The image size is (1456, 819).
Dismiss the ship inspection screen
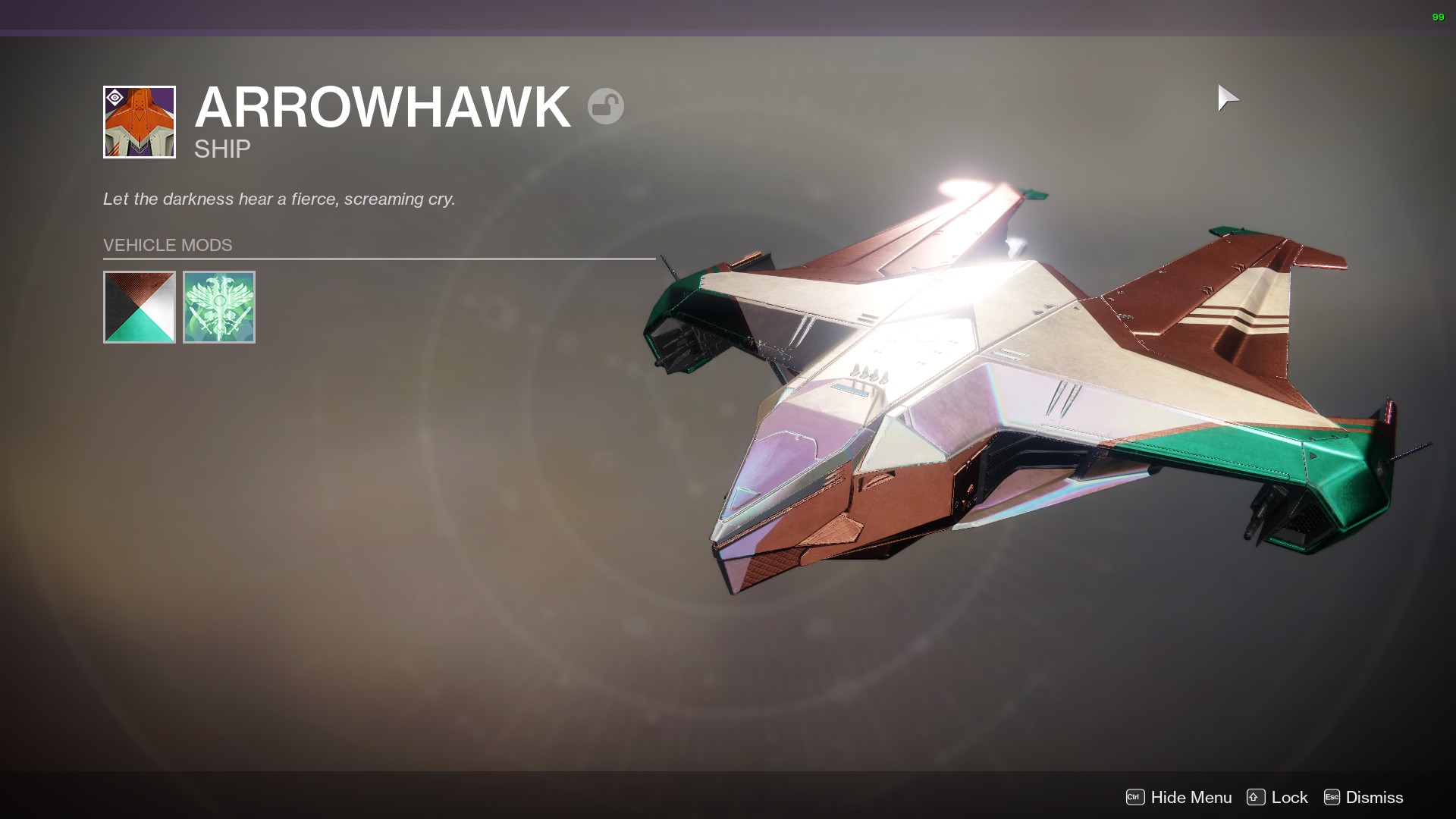point(1363,797)
